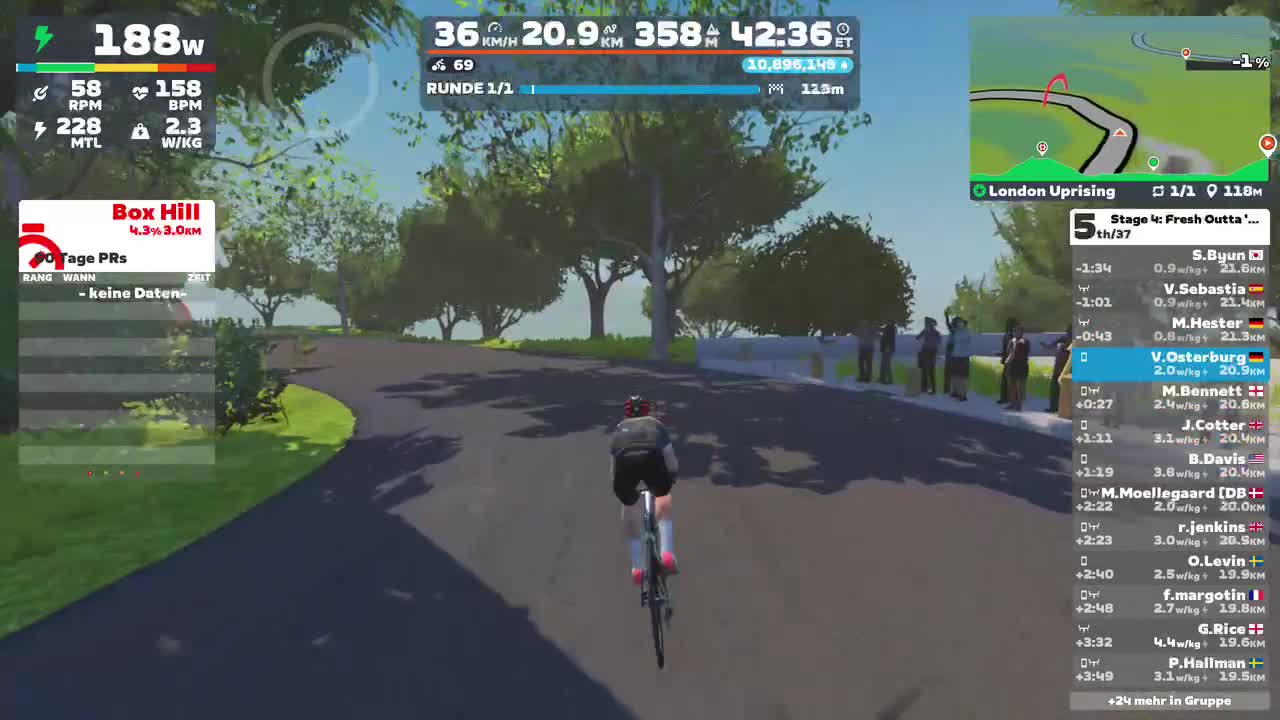
Task: Click the checkered flag icon near 118m
Action: 776,88
